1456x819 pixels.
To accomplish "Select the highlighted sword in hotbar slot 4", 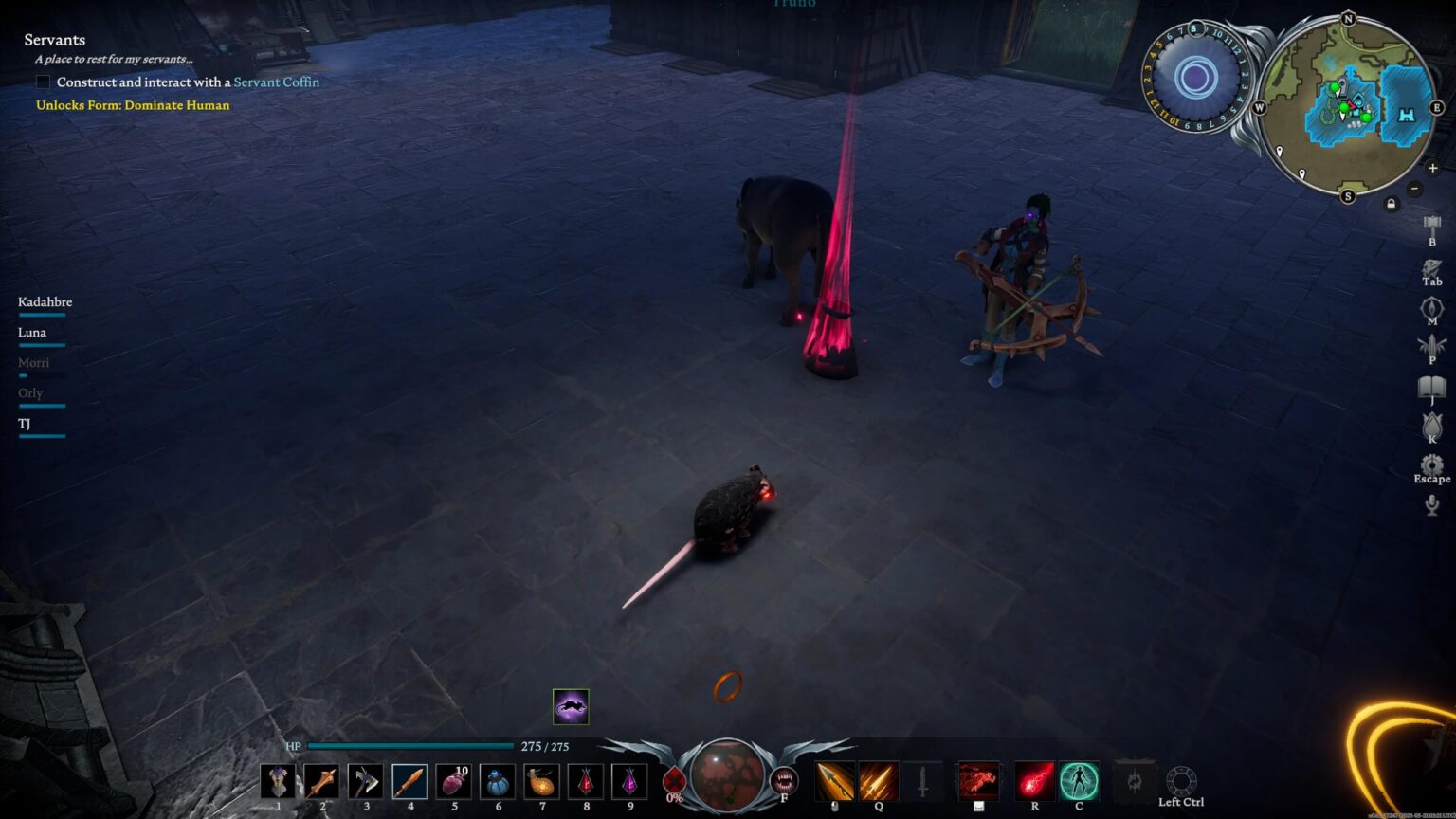I will pos(409,781).
